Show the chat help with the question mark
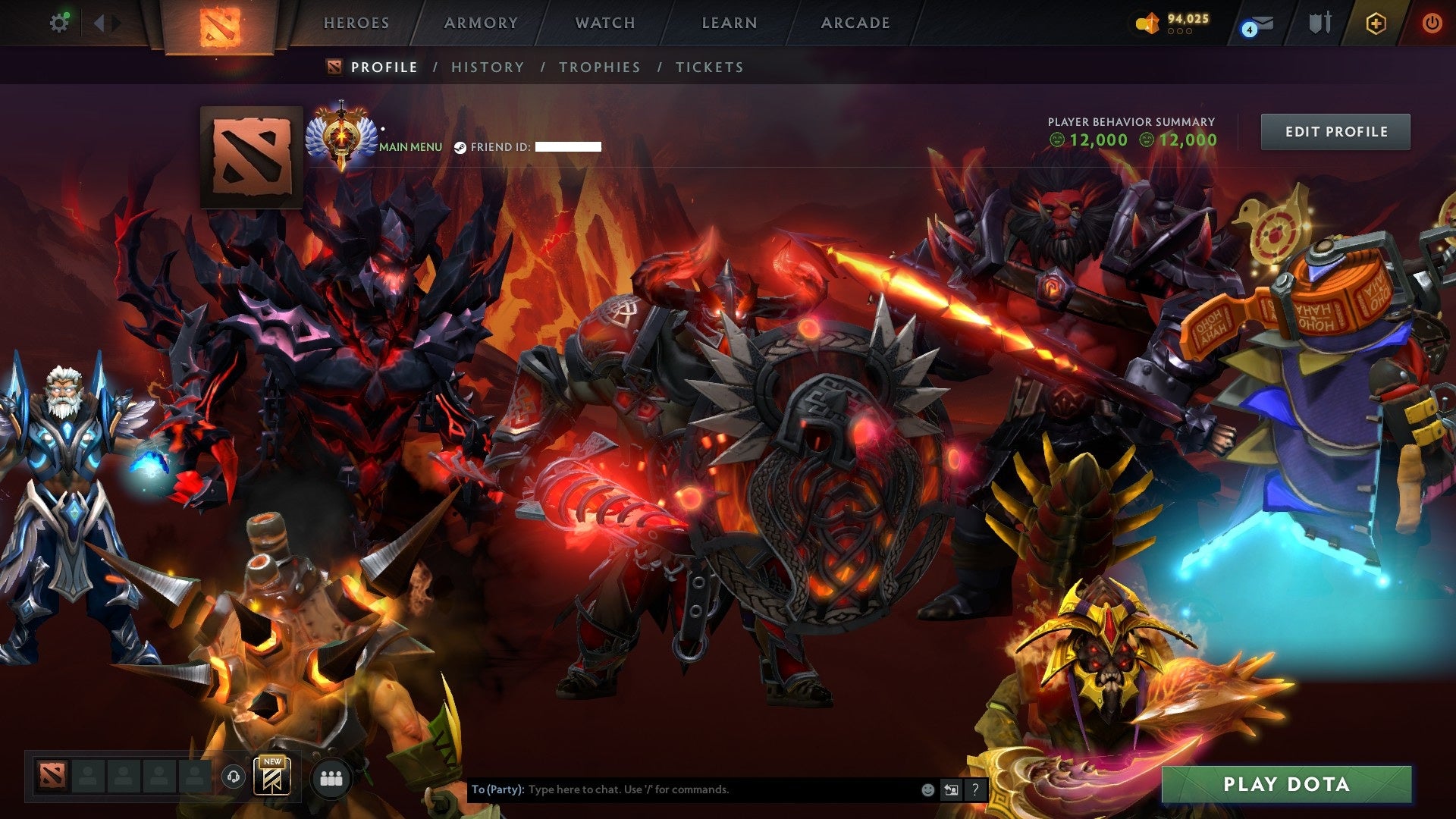 (974, 789)
